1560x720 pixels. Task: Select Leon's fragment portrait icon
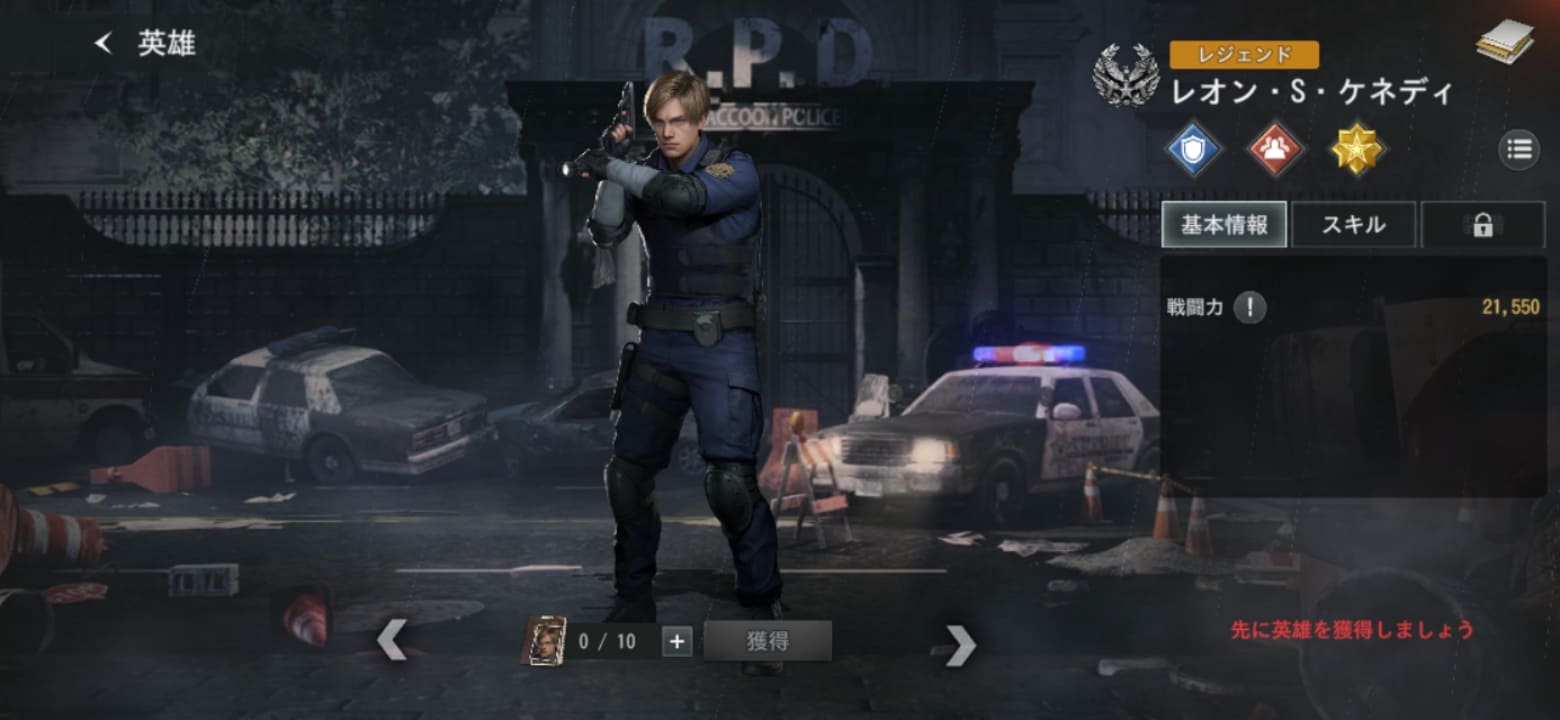click(x=544, y=641)
